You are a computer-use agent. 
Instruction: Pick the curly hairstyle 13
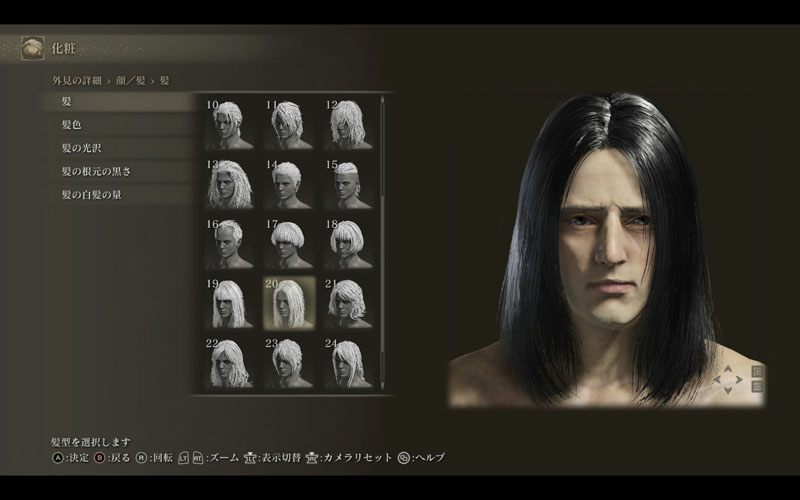pyautogui.click(x=230, y=184)
